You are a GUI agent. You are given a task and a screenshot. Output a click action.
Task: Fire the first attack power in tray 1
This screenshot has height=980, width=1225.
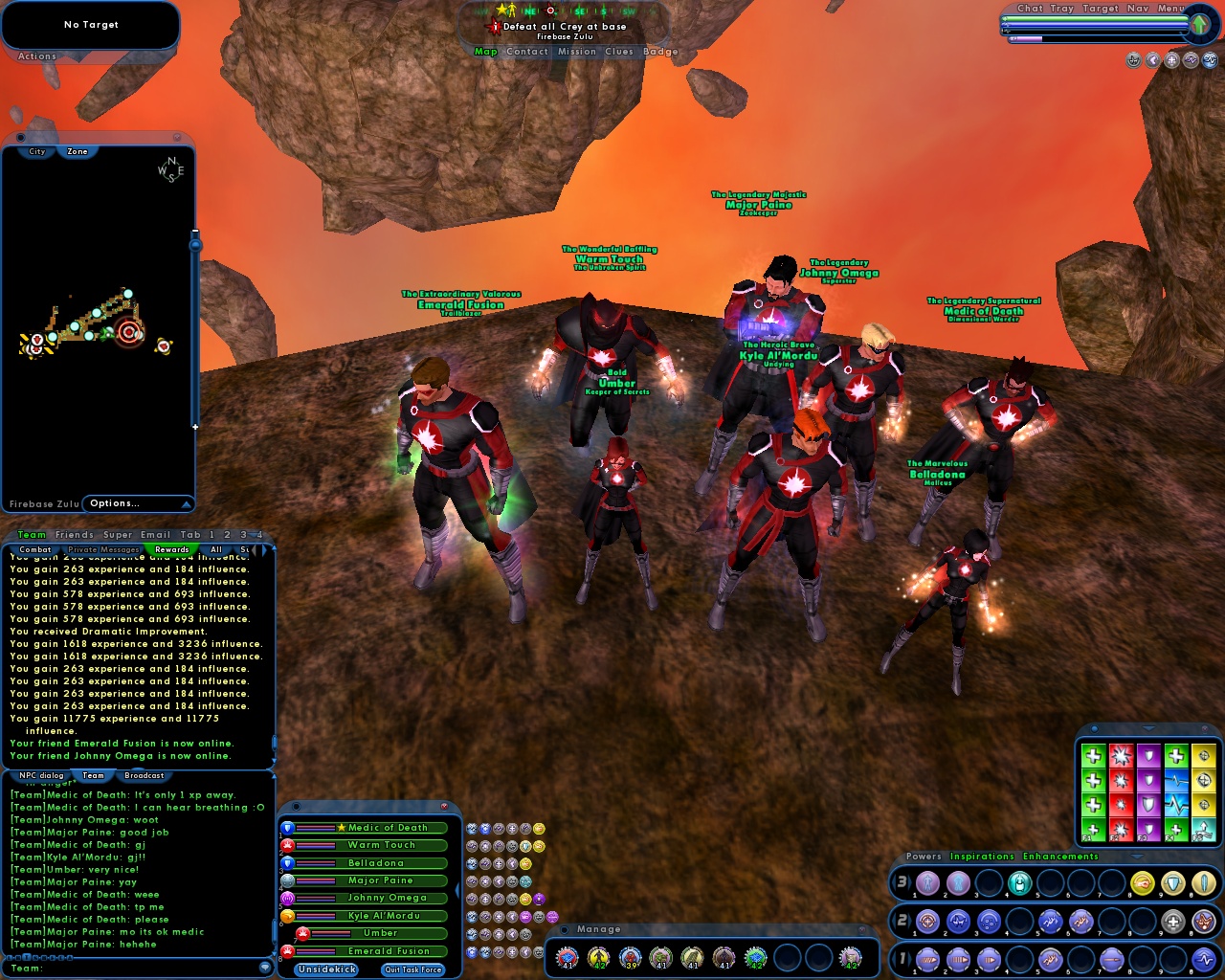point(926,960)
